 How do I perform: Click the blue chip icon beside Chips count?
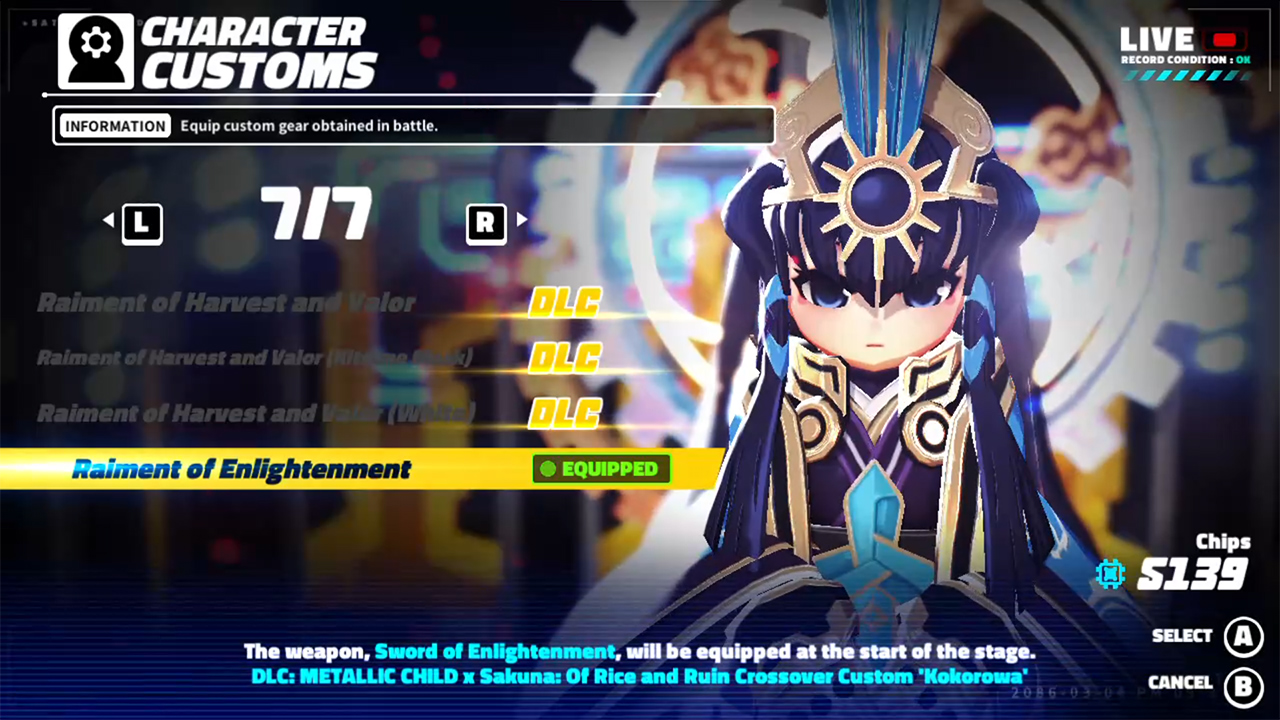click(1110, 574)
